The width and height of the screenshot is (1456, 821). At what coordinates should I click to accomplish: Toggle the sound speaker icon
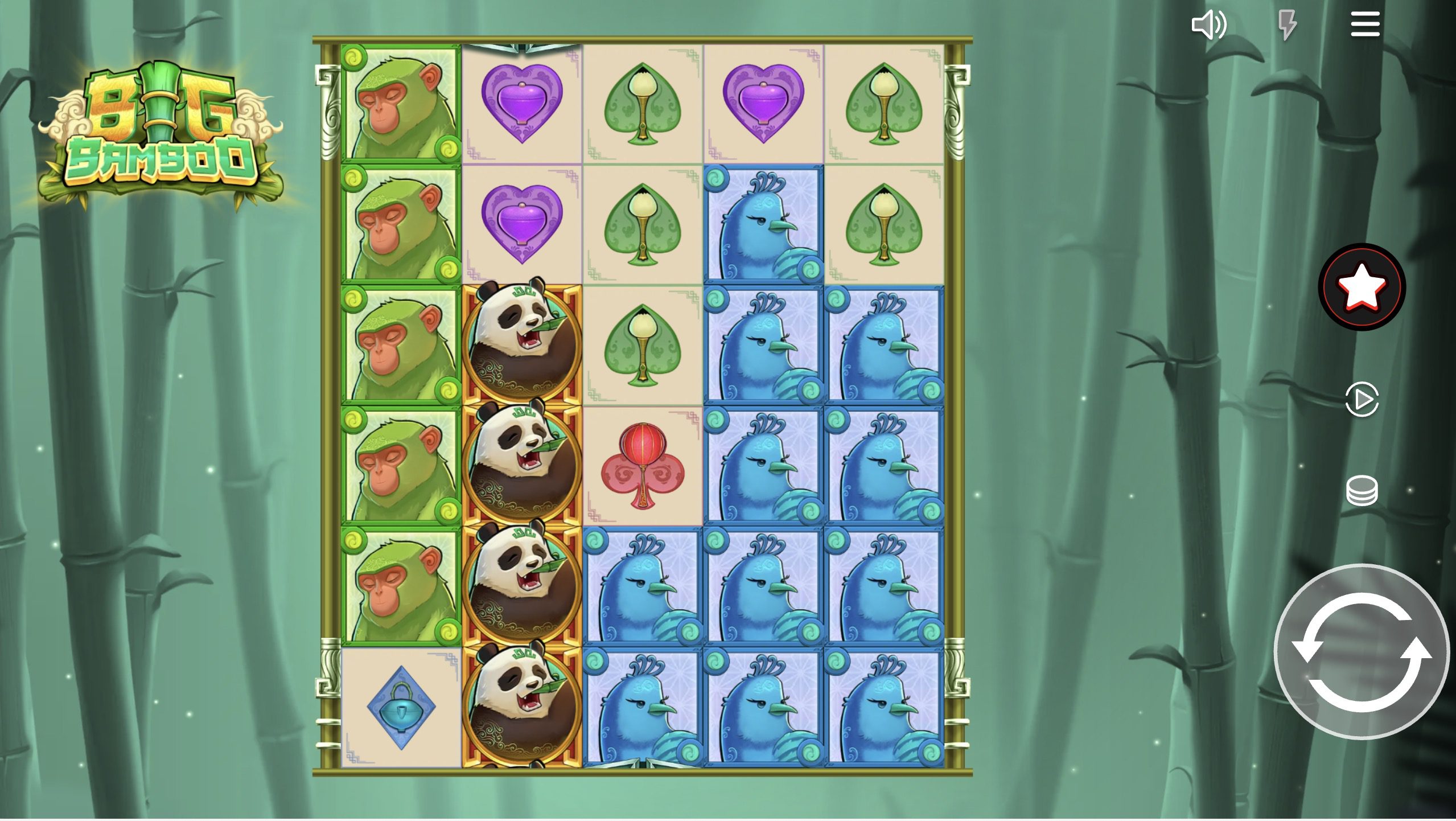pyautogui.click(x=1208, y=25)
